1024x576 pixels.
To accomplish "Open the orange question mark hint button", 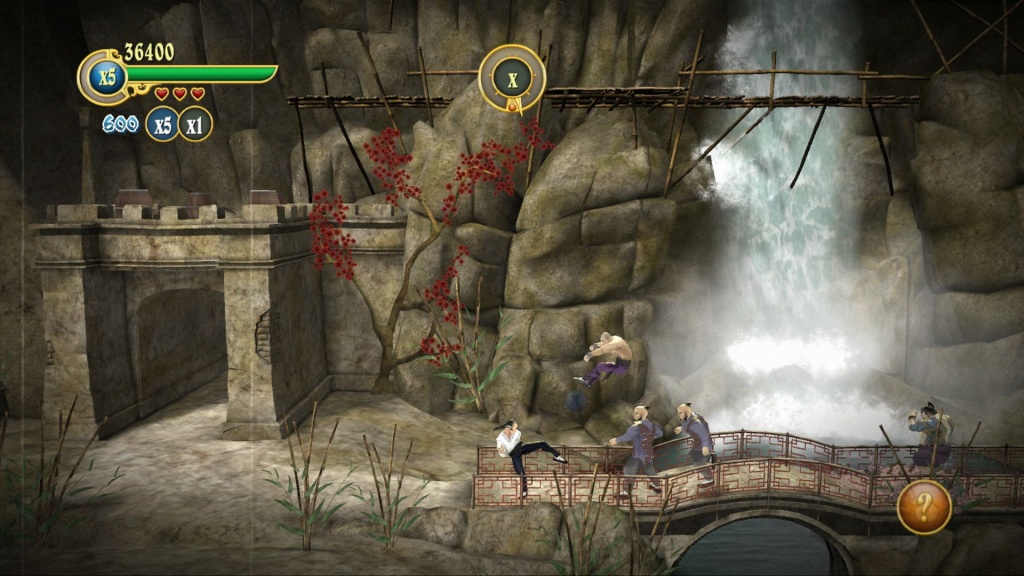I will tap(924, 507).
